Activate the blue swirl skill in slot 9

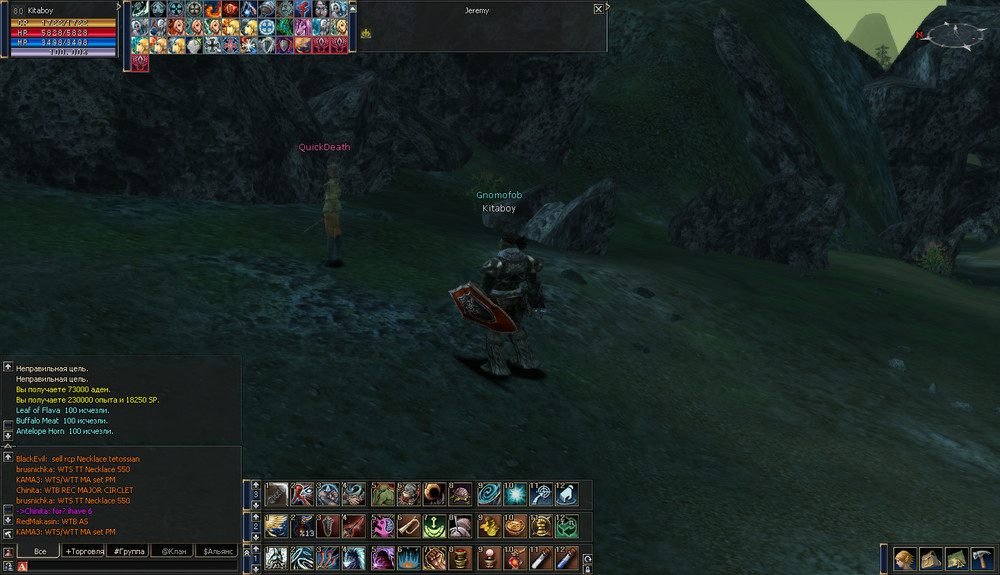(487, 494)
